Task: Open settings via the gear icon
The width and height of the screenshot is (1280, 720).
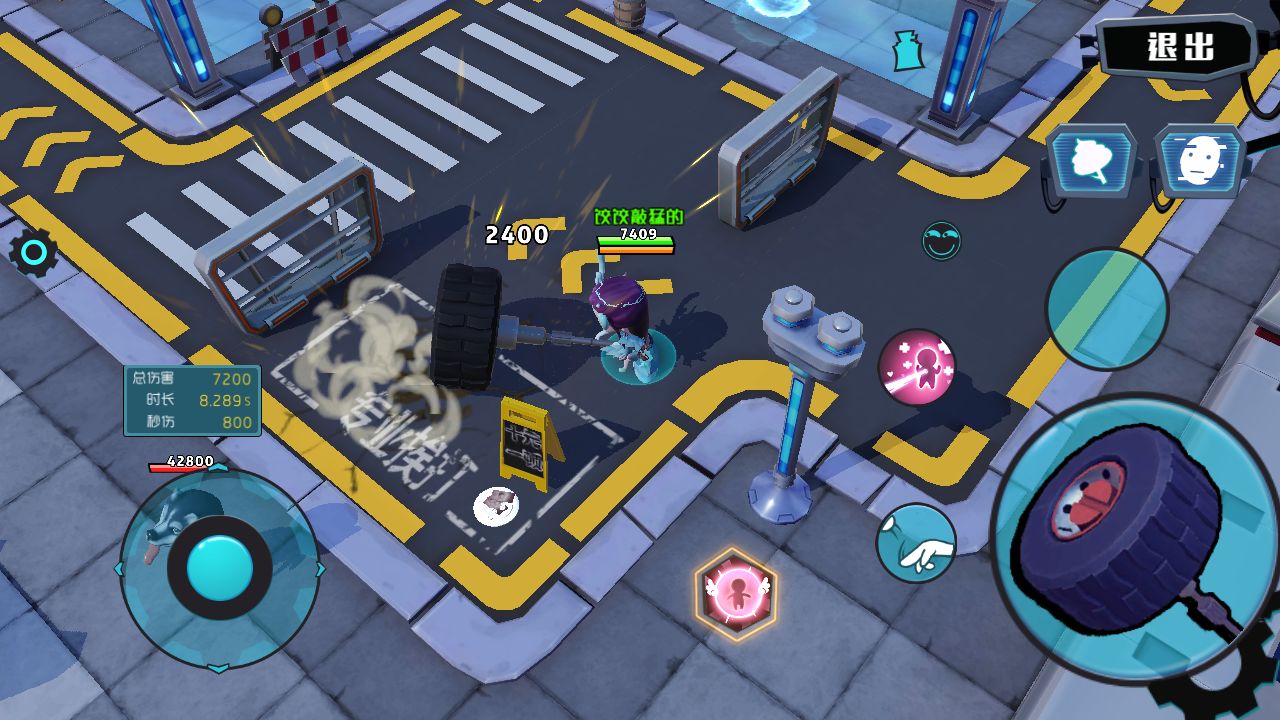Action: [33, 254]
